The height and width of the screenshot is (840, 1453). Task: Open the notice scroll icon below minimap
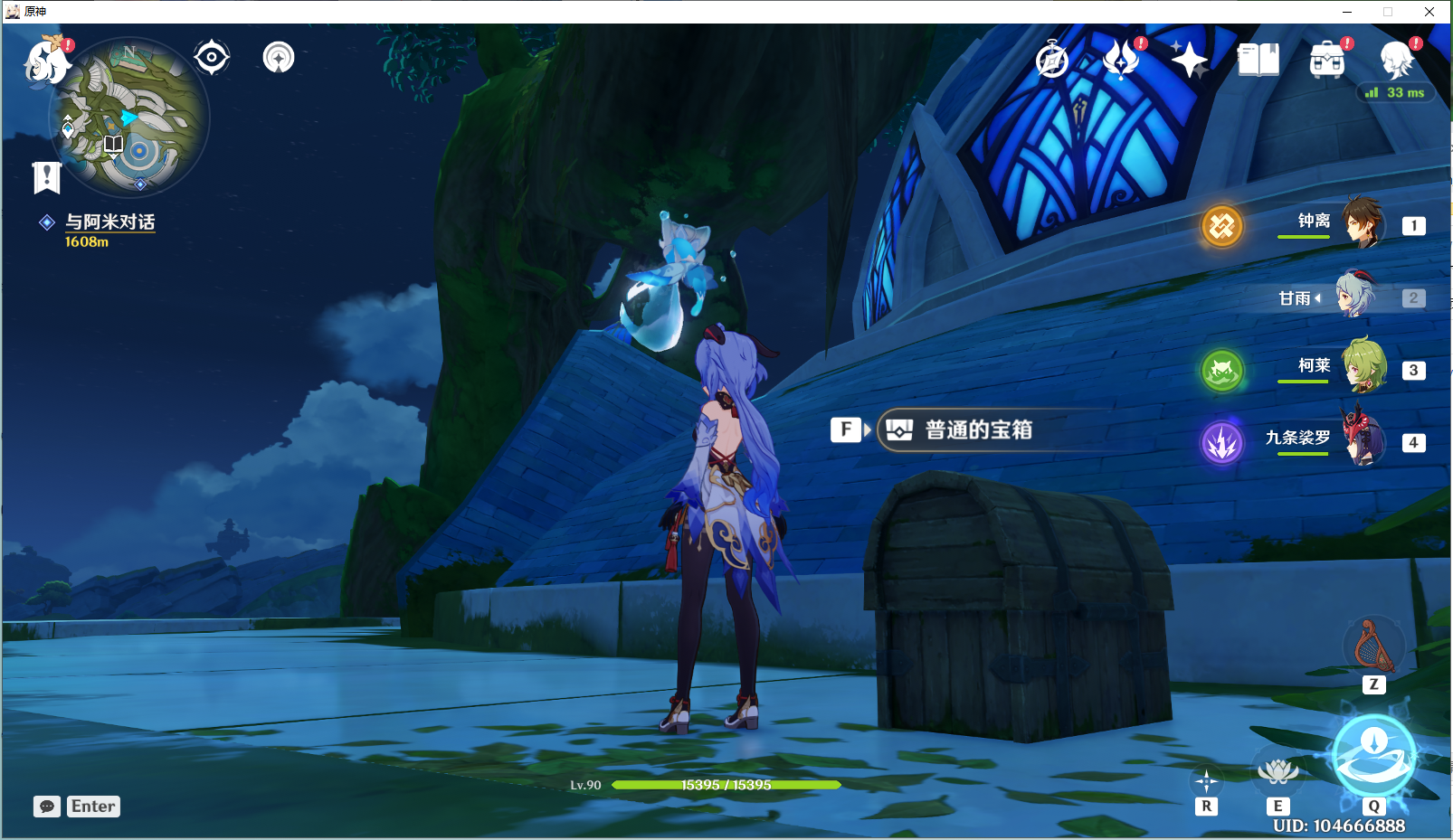(x=47, y=177)
